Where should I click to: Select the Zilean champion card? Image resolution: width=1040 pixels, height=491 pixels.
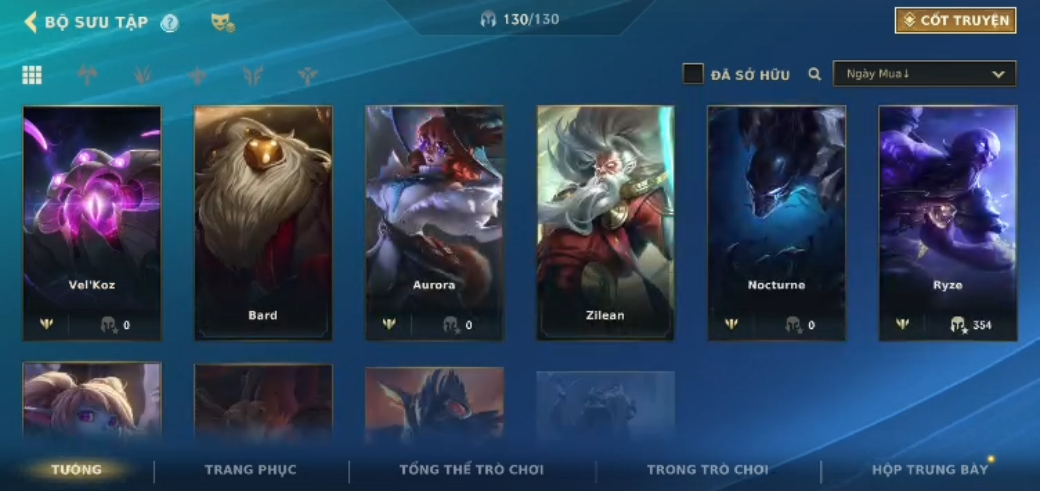[605, 222]
